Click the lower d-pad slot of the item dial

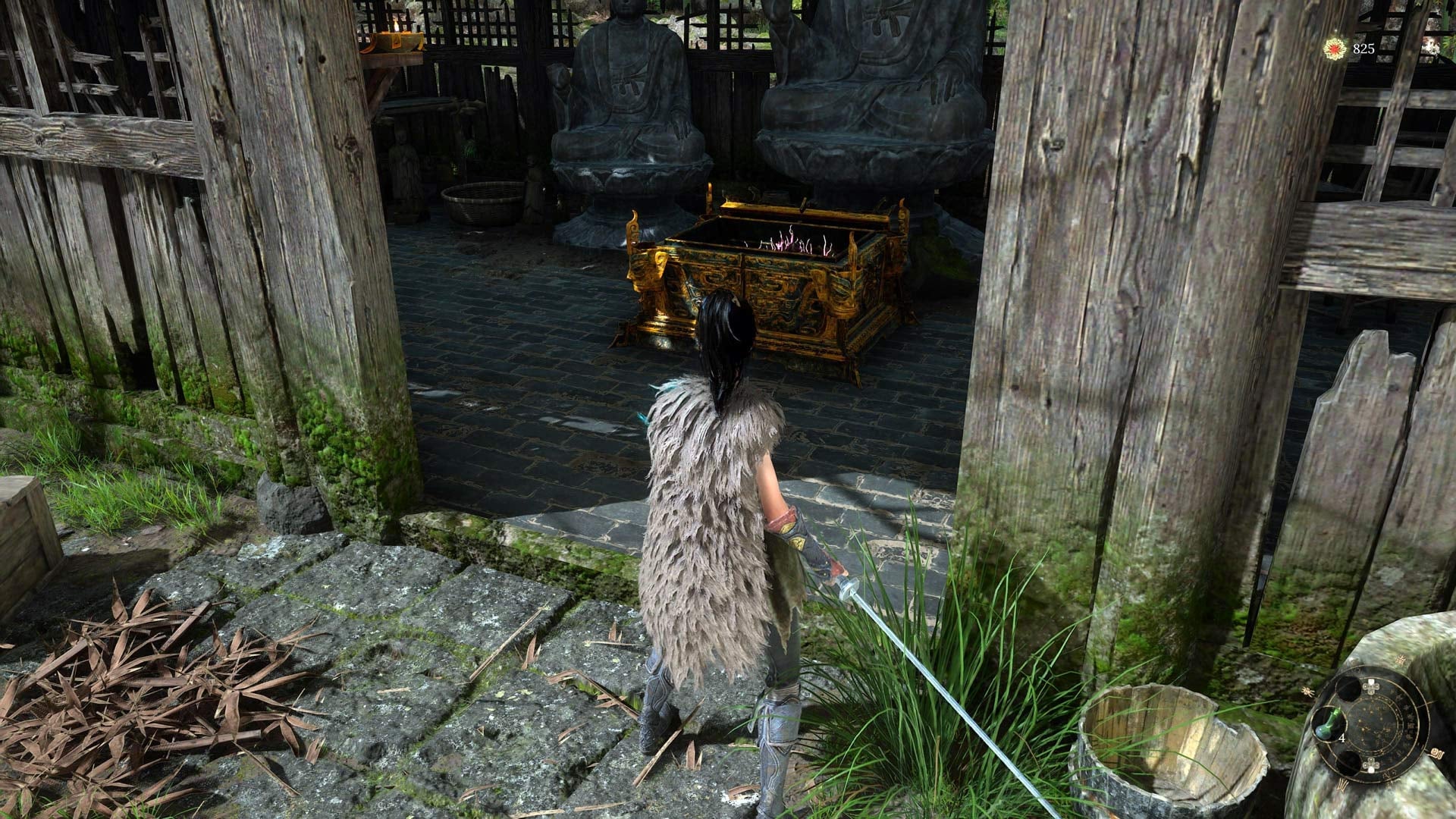(1372, 765)
